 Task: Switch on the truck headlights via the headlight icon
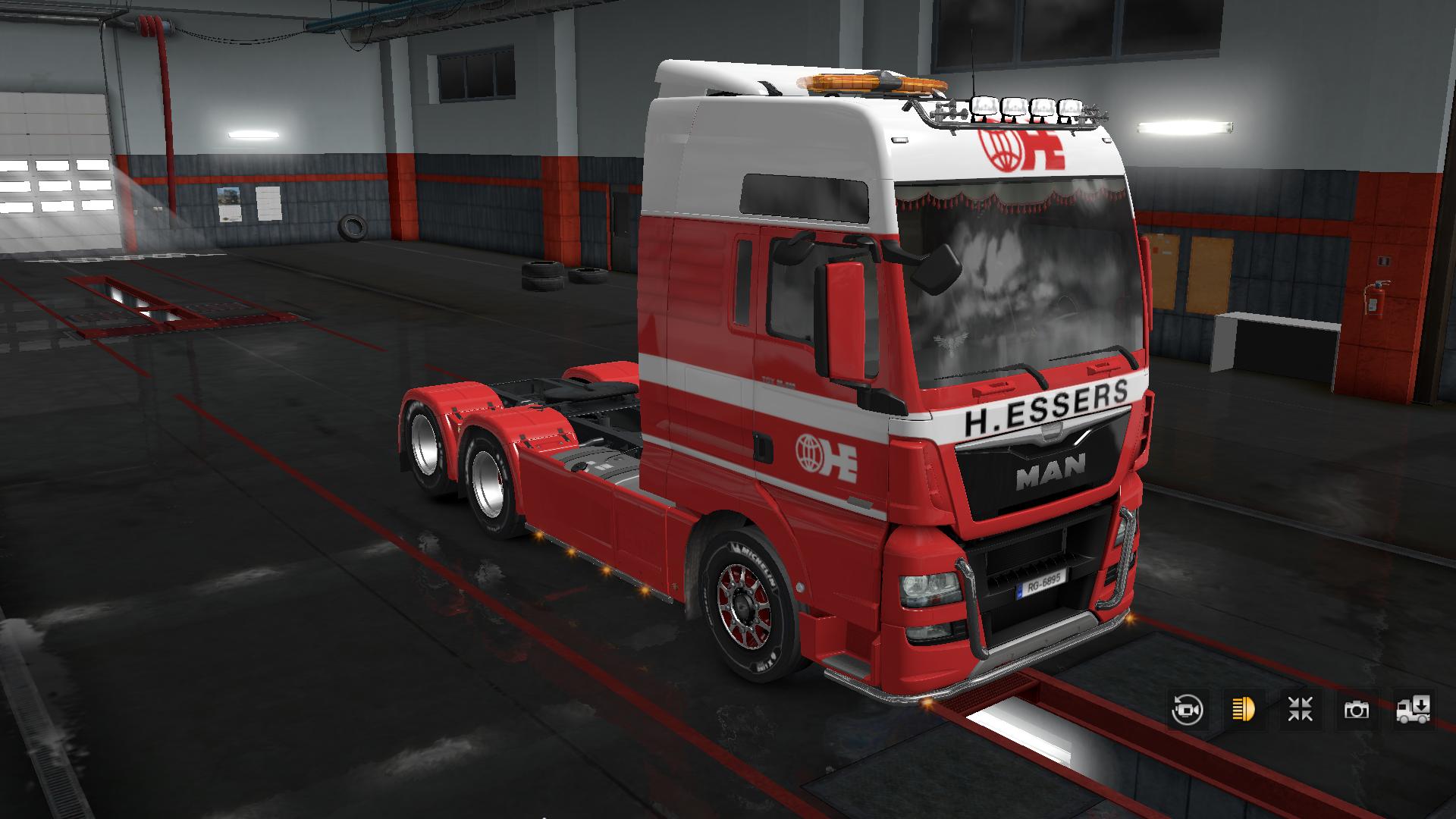tap(1244, 711)
